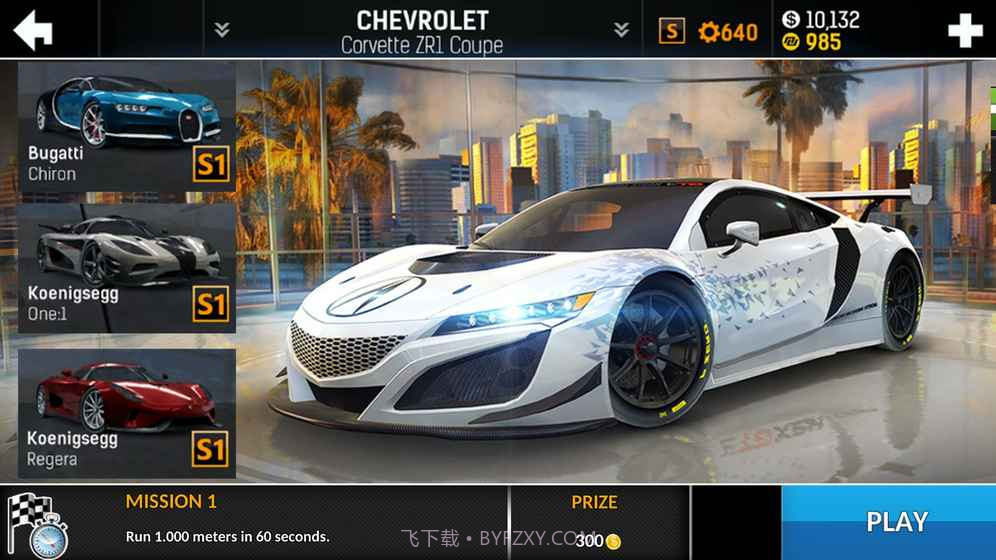
Task: Start the race with PLAY
Action: [896, 521]
